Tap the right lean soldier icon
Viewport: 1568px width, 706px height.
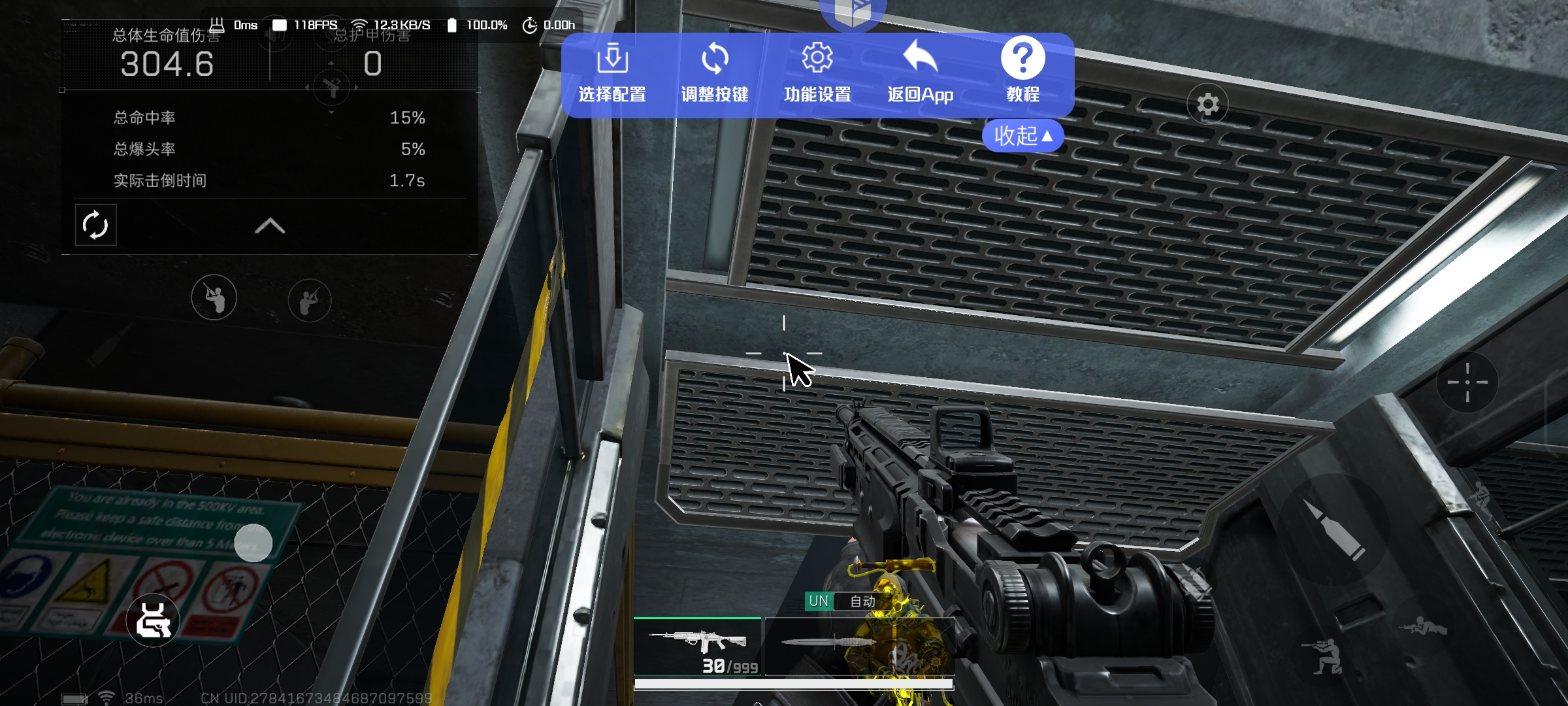point(310,301)
